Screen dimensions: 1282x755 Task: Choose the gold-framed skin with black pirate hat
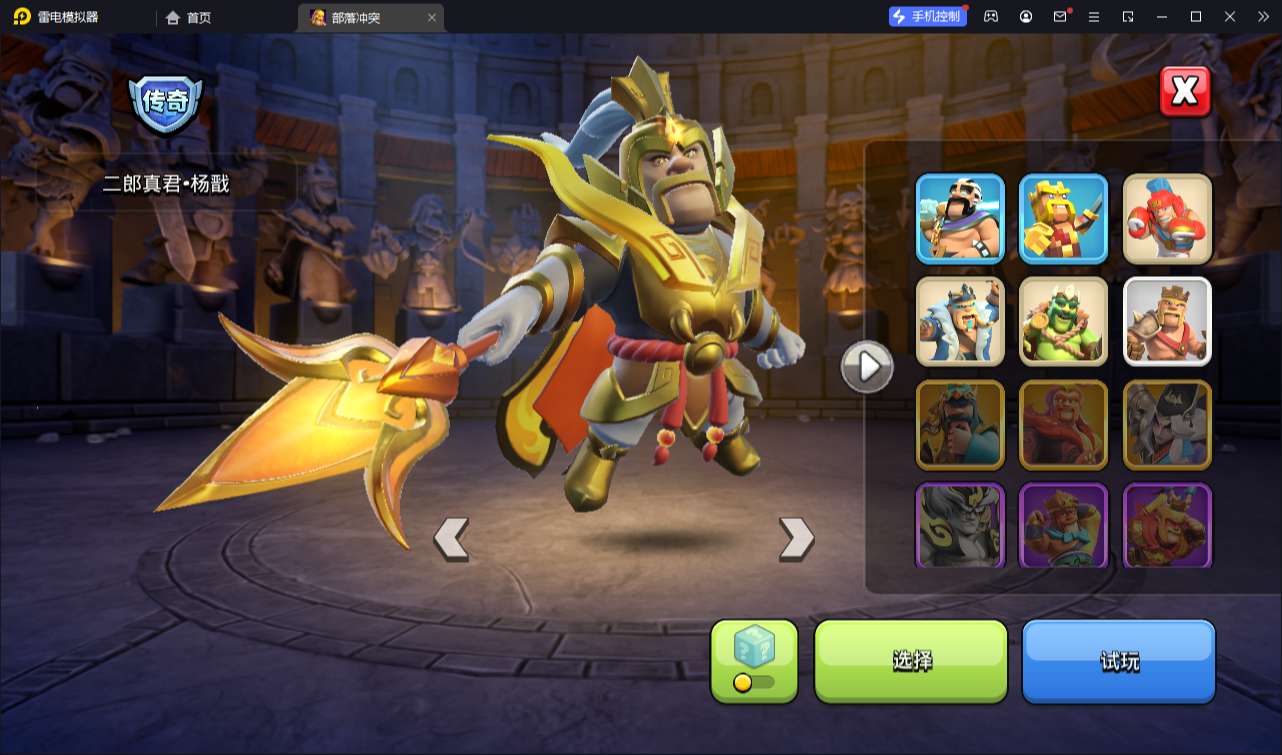(1167, 425)
